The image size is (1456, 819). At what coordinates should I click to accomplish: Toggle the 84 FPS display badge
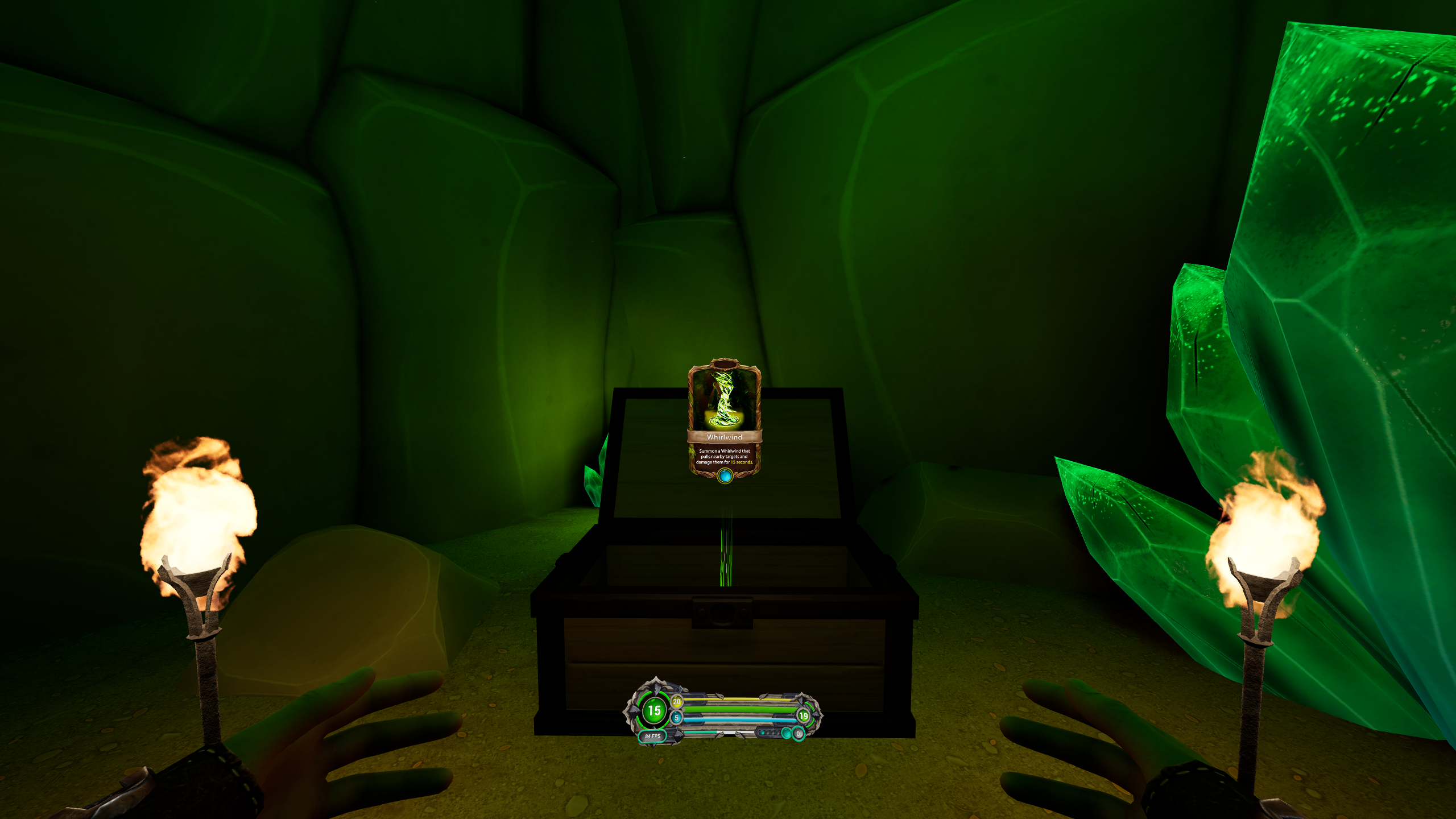click(x=653, y=735)
